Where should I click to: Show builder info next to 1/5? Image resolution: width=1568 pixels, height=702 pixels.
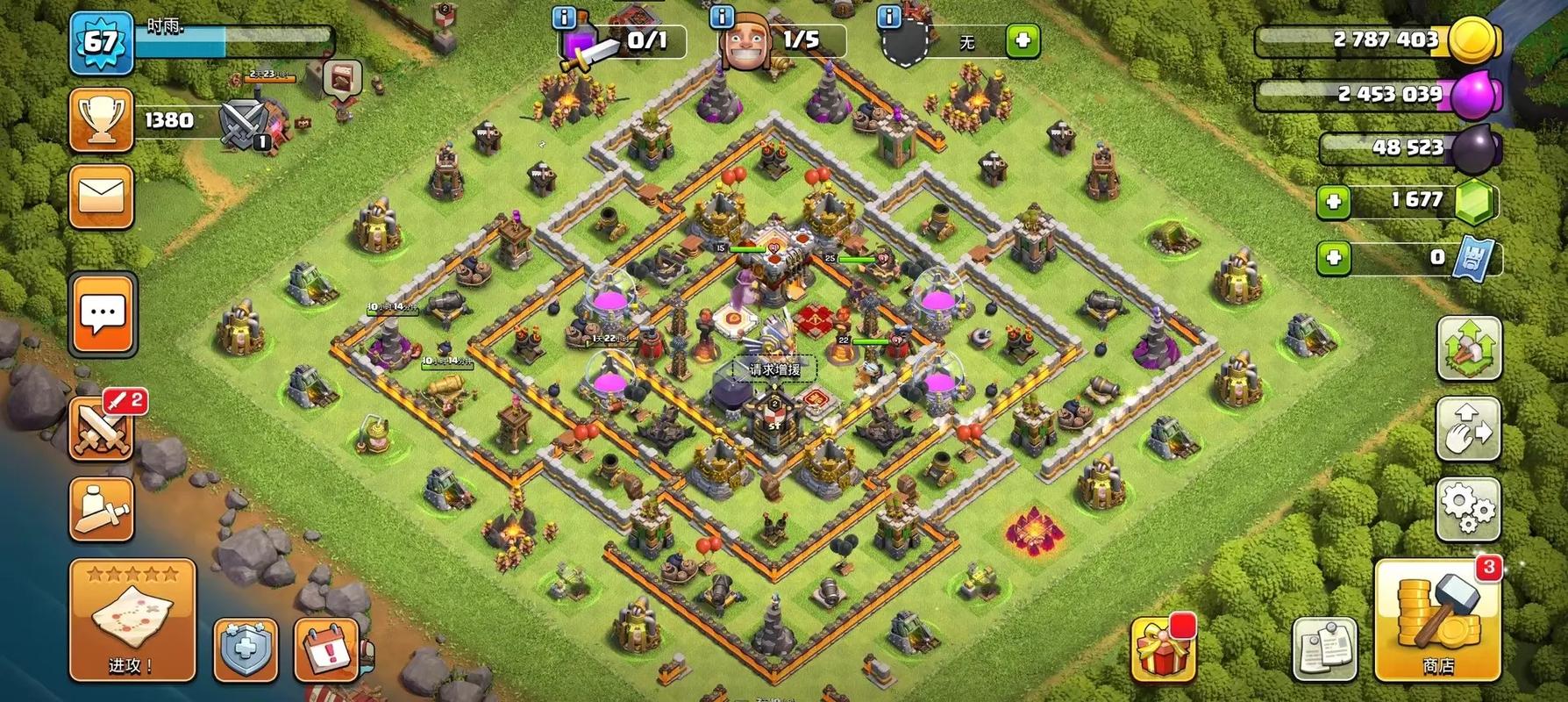722,17
